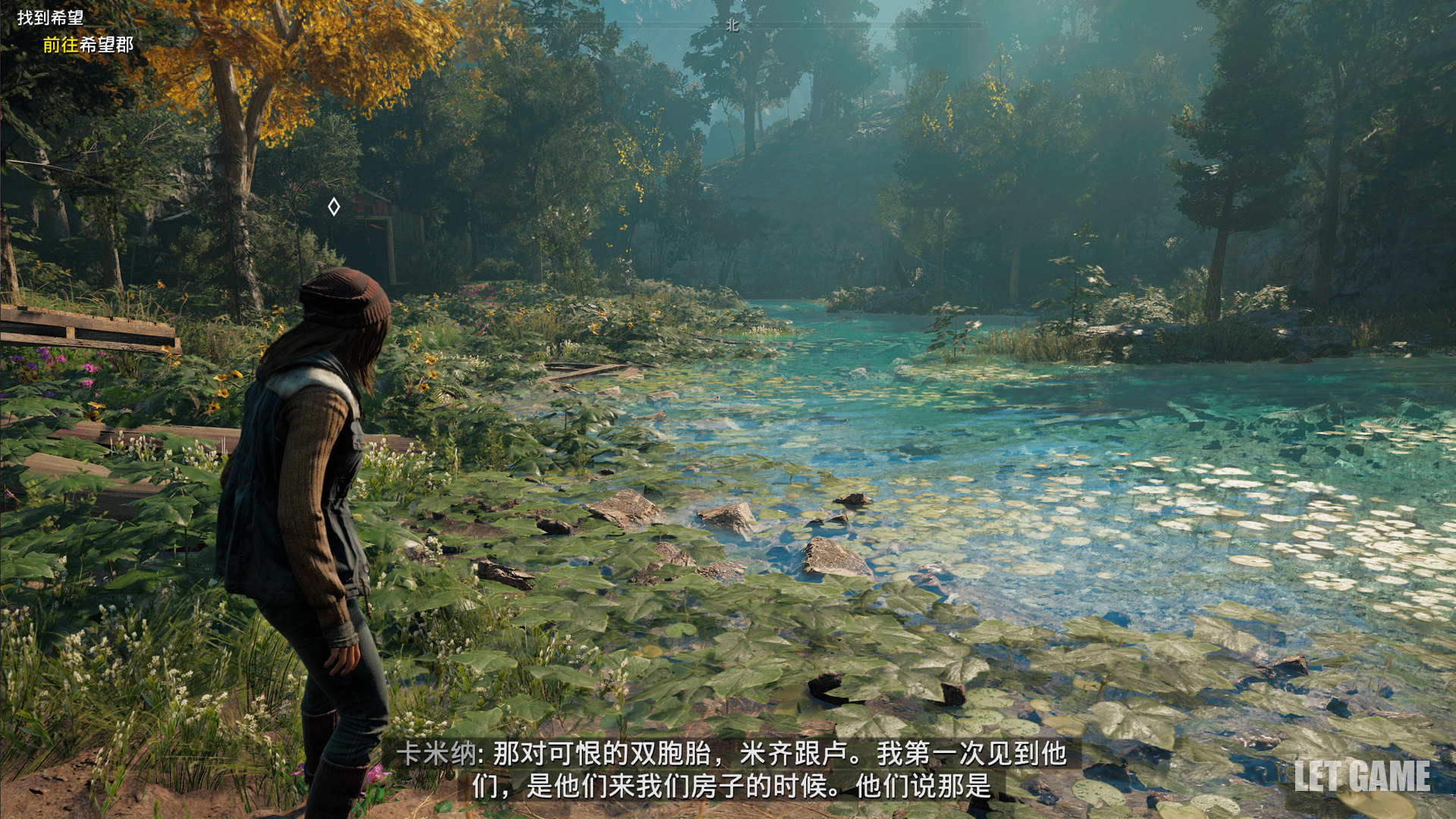Click the 北 compass heading

[x=732, y=25]
